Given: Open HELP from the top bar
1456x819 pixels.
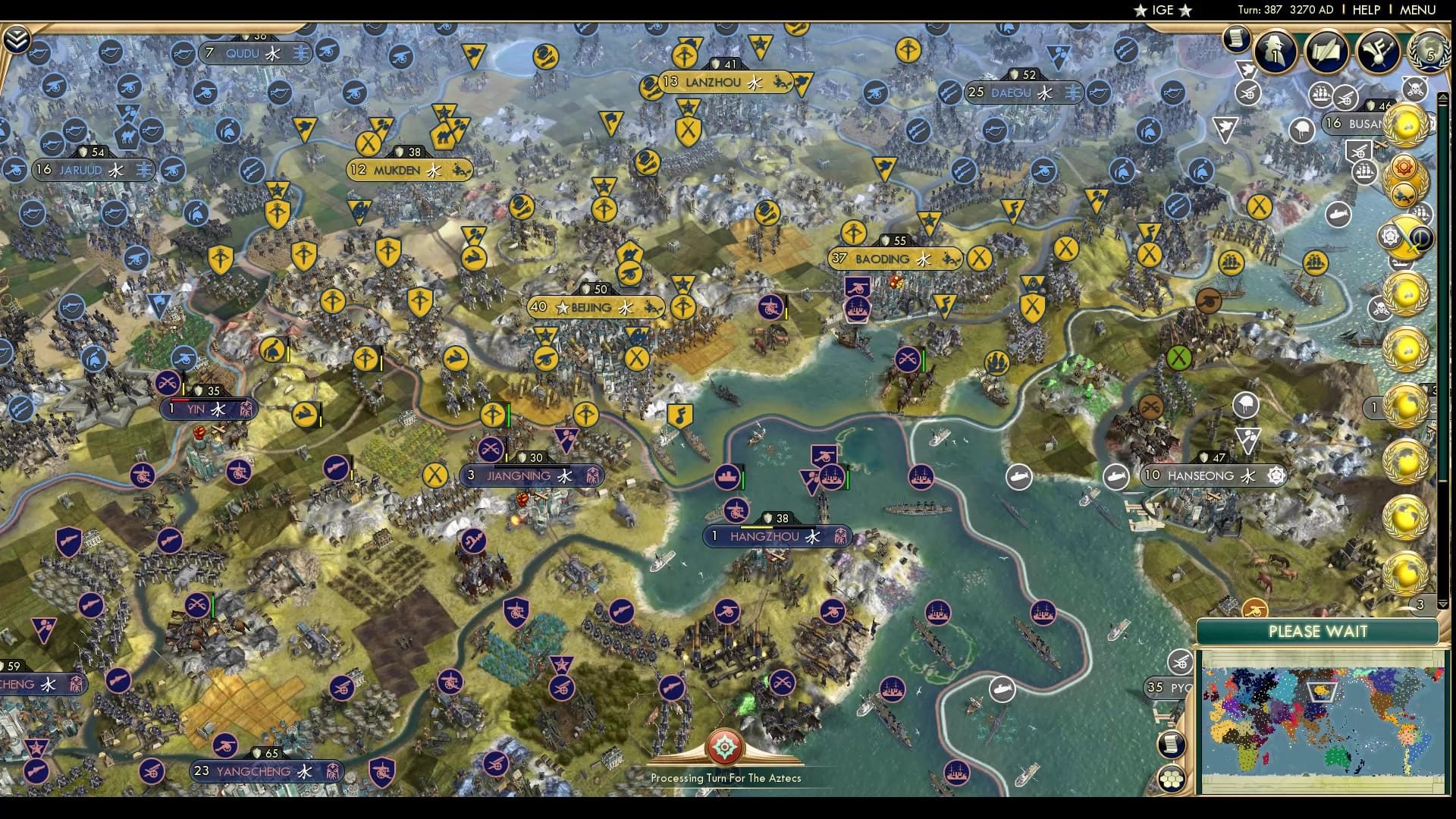Looking at the screenshot, I should (1365, 11).
